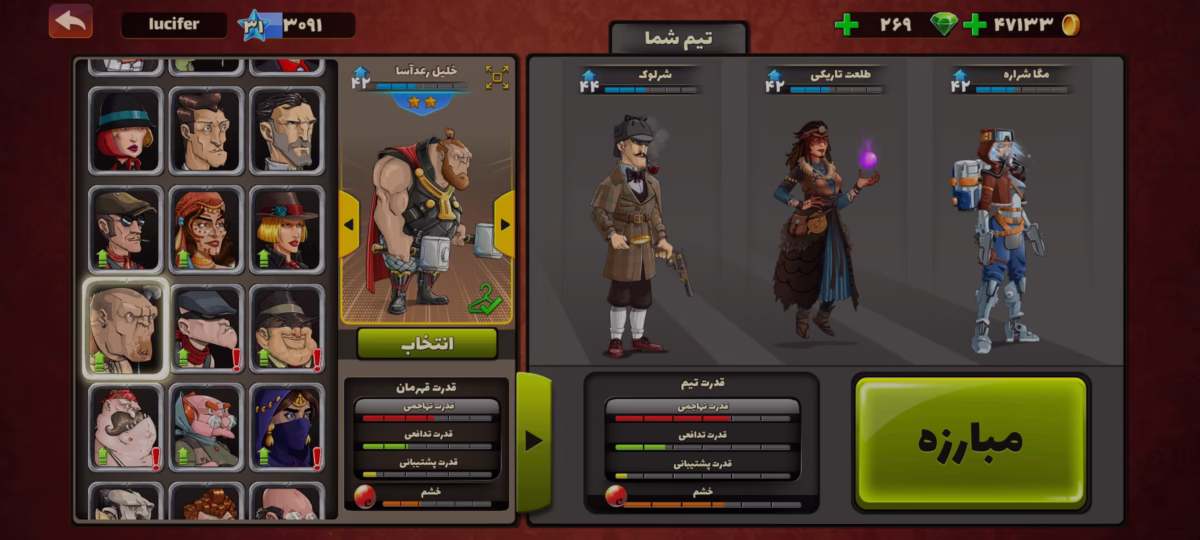Open the تیم شما team tab
The height and width of the screenshot is (540, 1200).
679,38
